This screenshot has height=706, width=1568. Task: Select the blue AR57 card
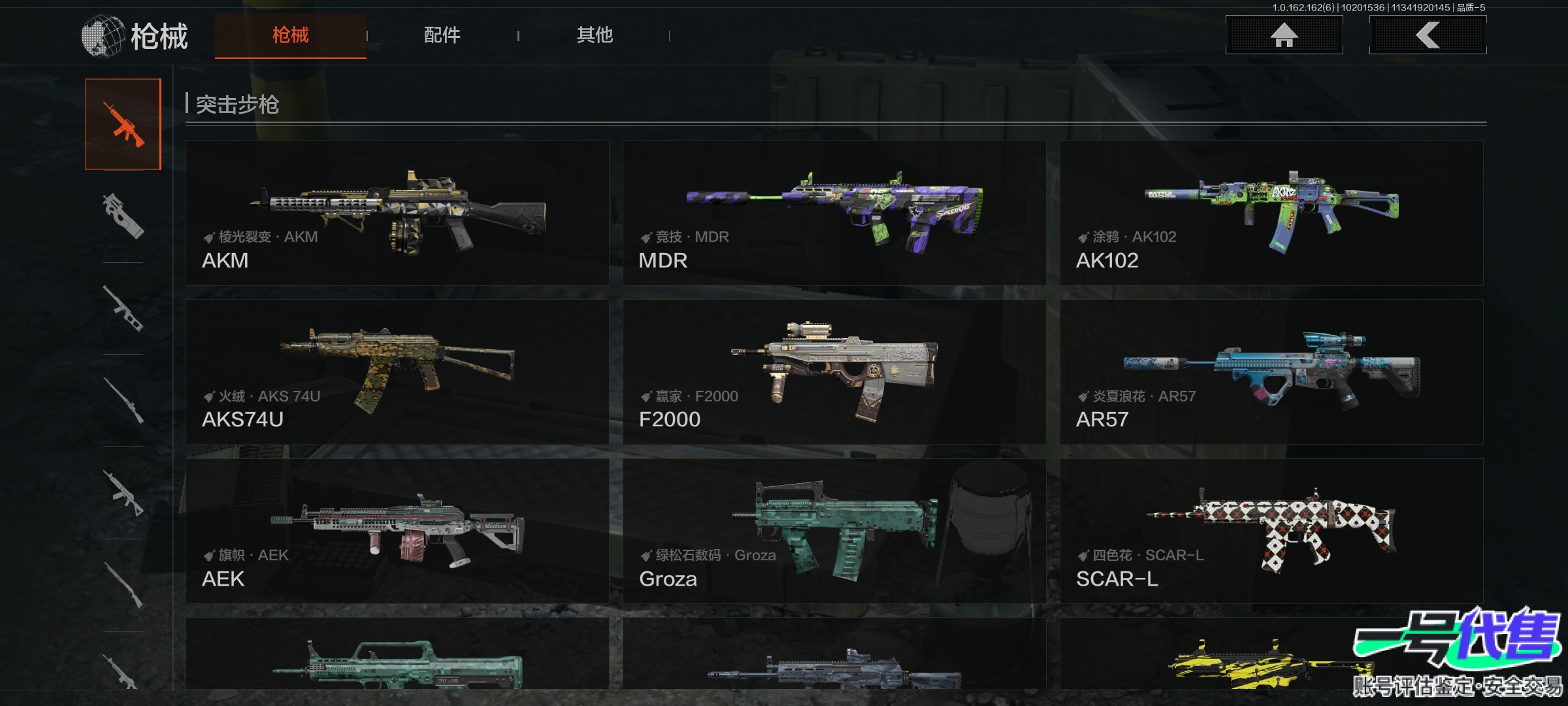[1271, 372]
